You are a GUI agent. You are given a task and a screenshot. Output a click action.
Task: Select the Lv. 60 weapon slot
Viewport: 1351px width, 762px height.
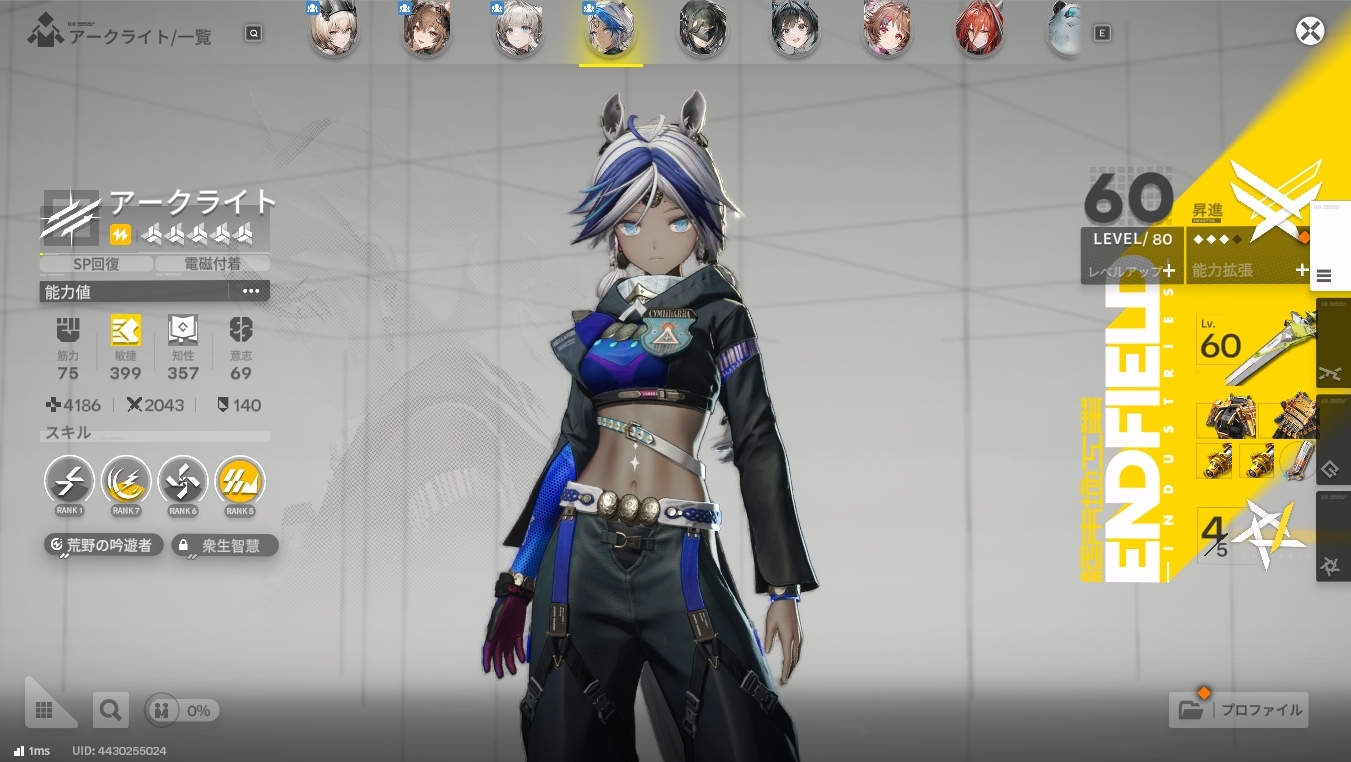coord(1257,347)
